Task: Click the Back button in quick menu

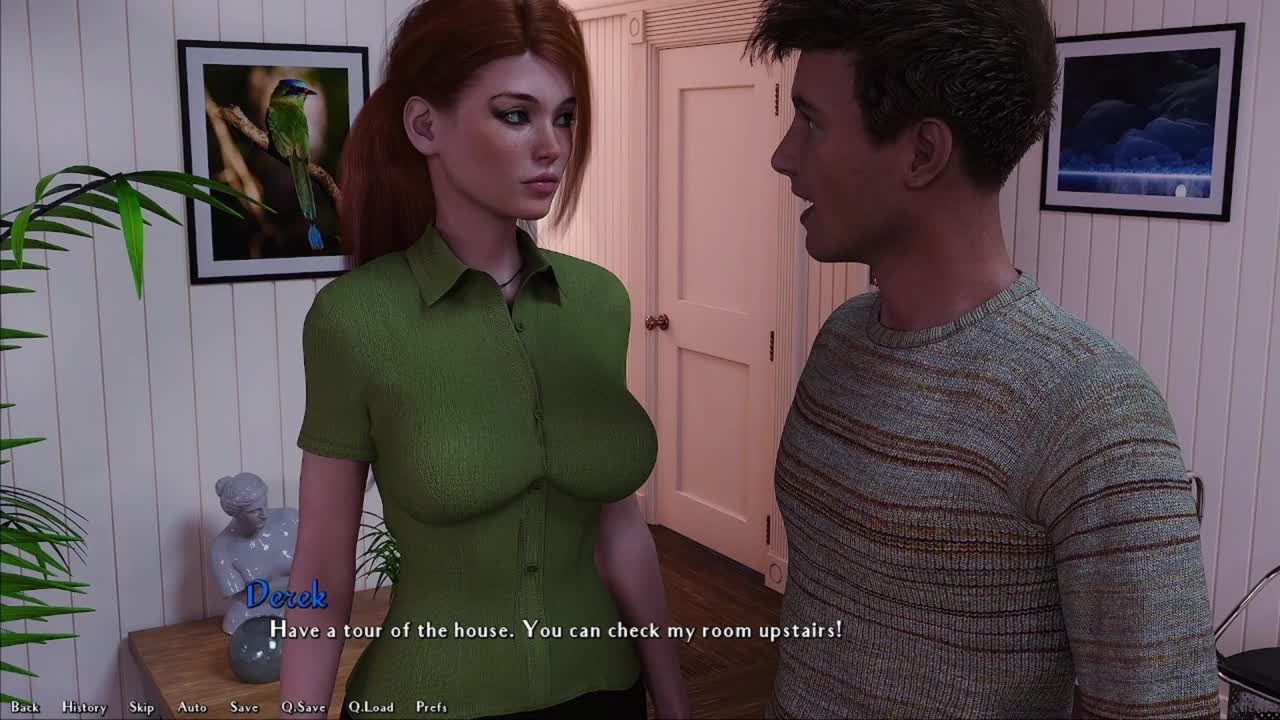Action: click(25, 707)
